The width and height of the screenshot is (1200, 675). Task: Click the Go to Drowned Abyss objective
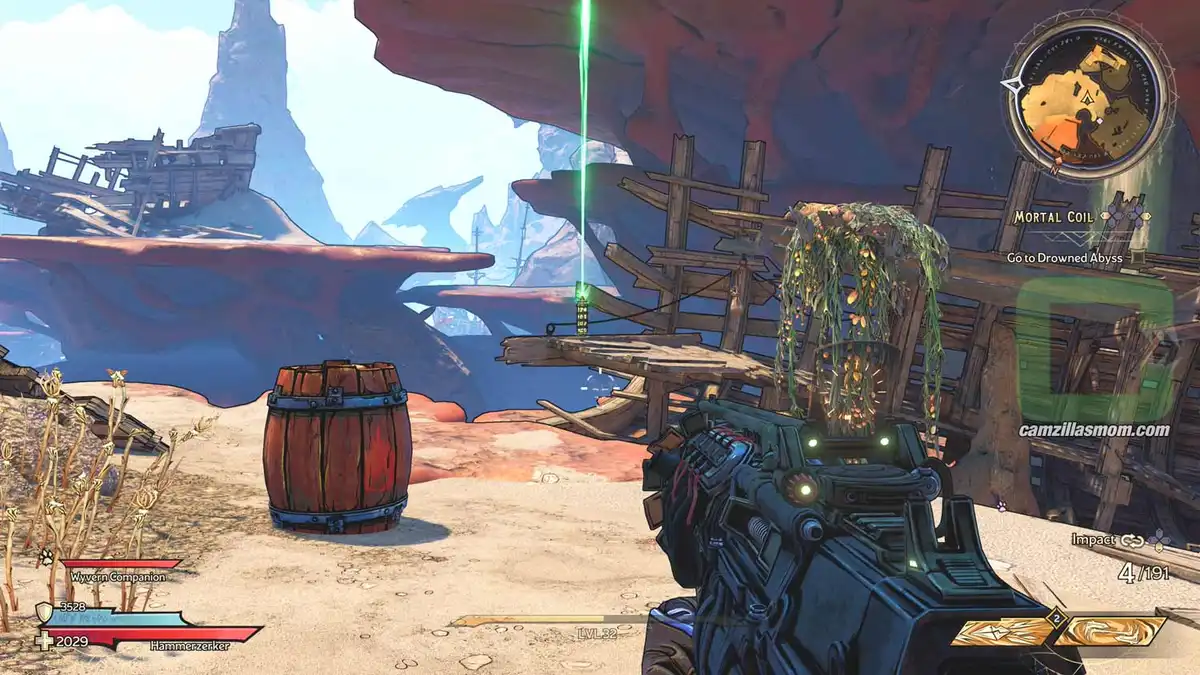1063,257
